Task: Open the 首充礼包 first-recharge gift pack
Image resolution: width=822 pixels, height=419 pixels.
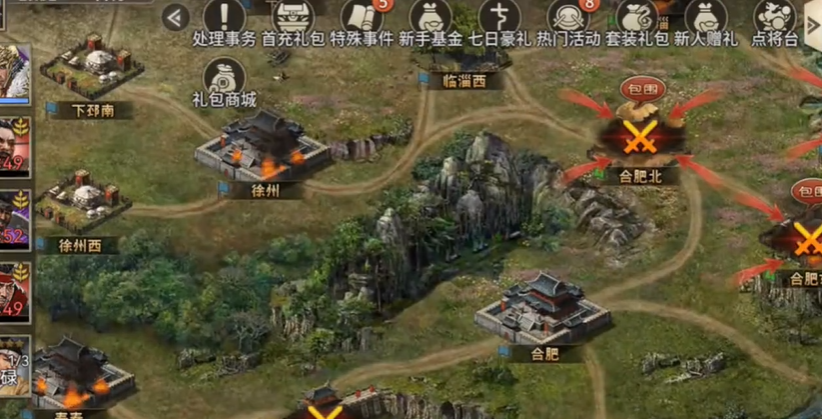Action: (x=292, y=20)
